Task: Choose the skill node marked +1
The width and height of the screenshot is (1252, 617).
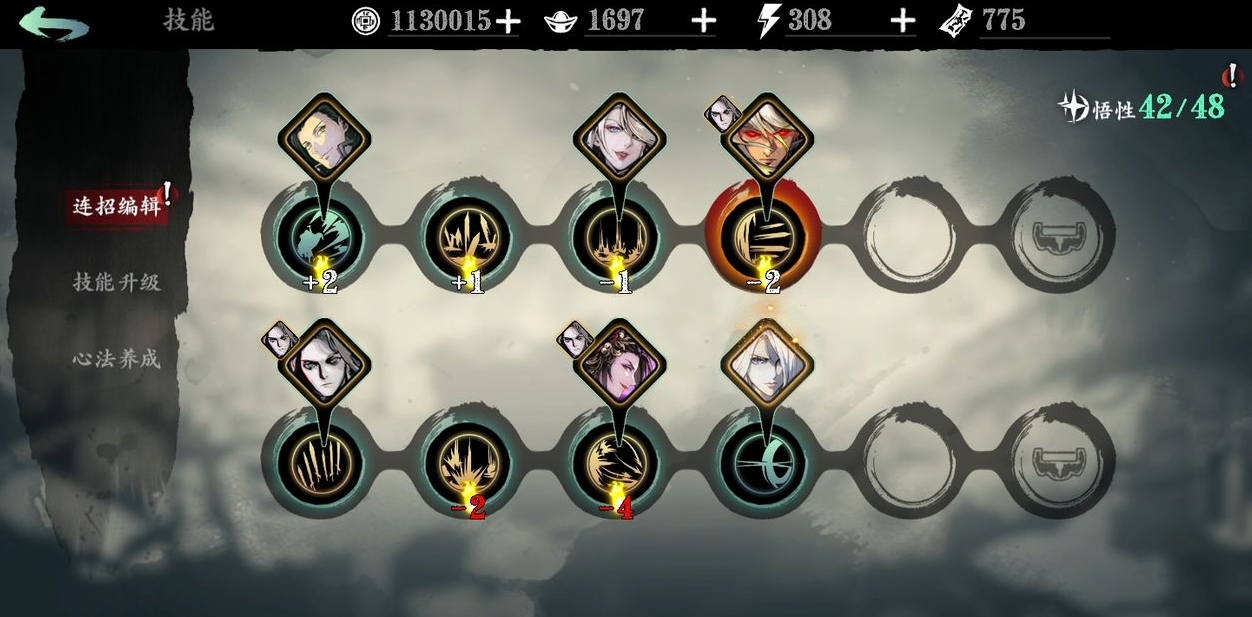Action: (x=468, y=237)
